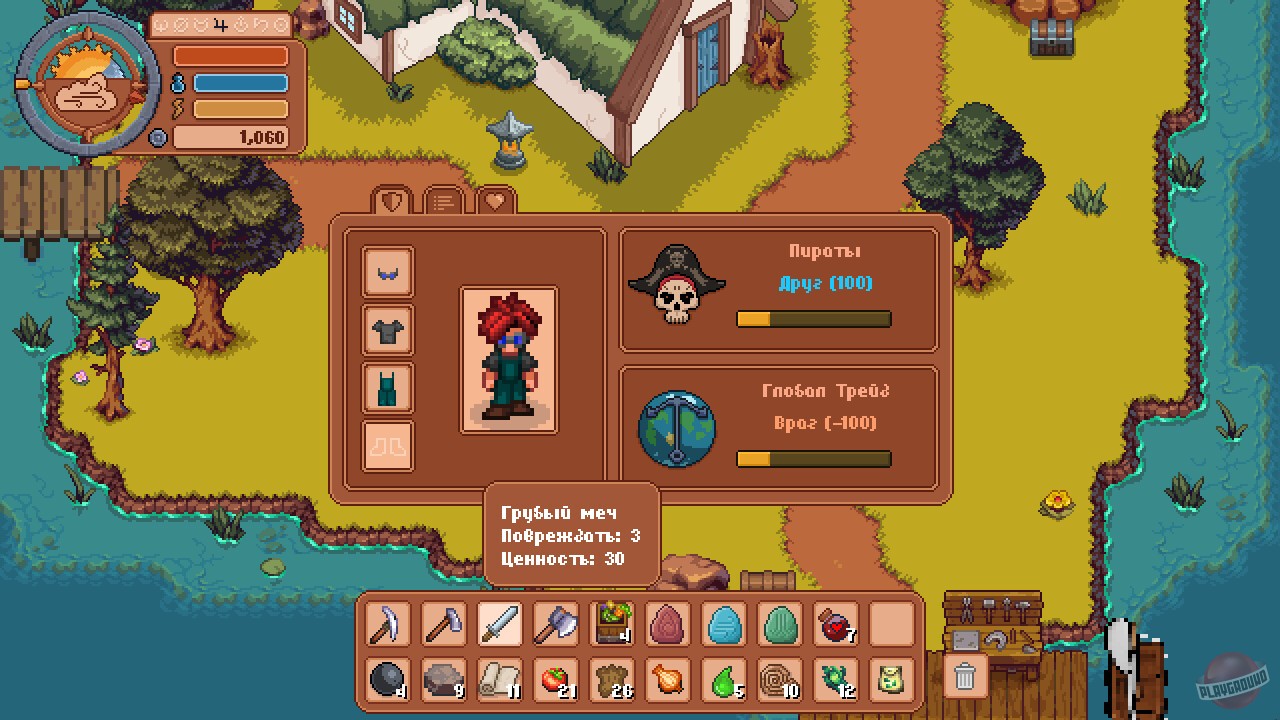Image resolution: width=1280 pixels, height=720 pixels.
Task: Switch to the heart relationships tab
Action: coord(496,200)
